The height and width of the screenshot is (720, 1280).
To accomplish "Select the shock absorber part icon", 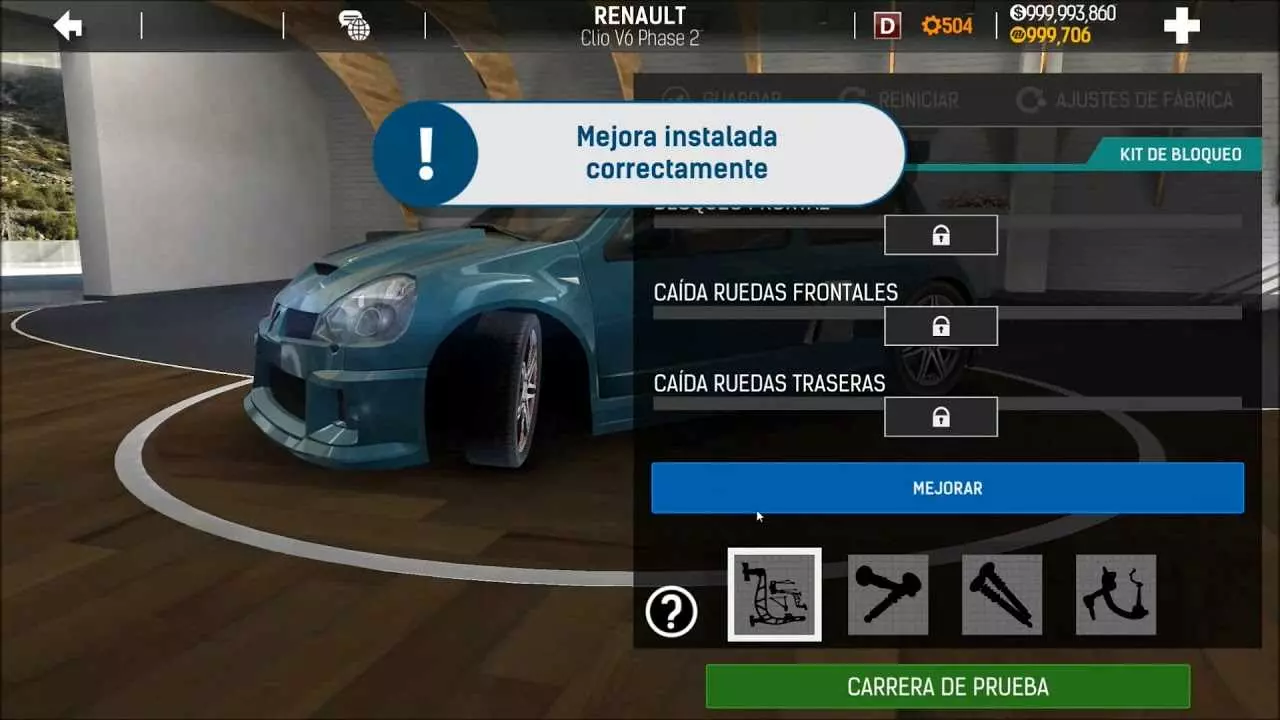I will point(888,594).
